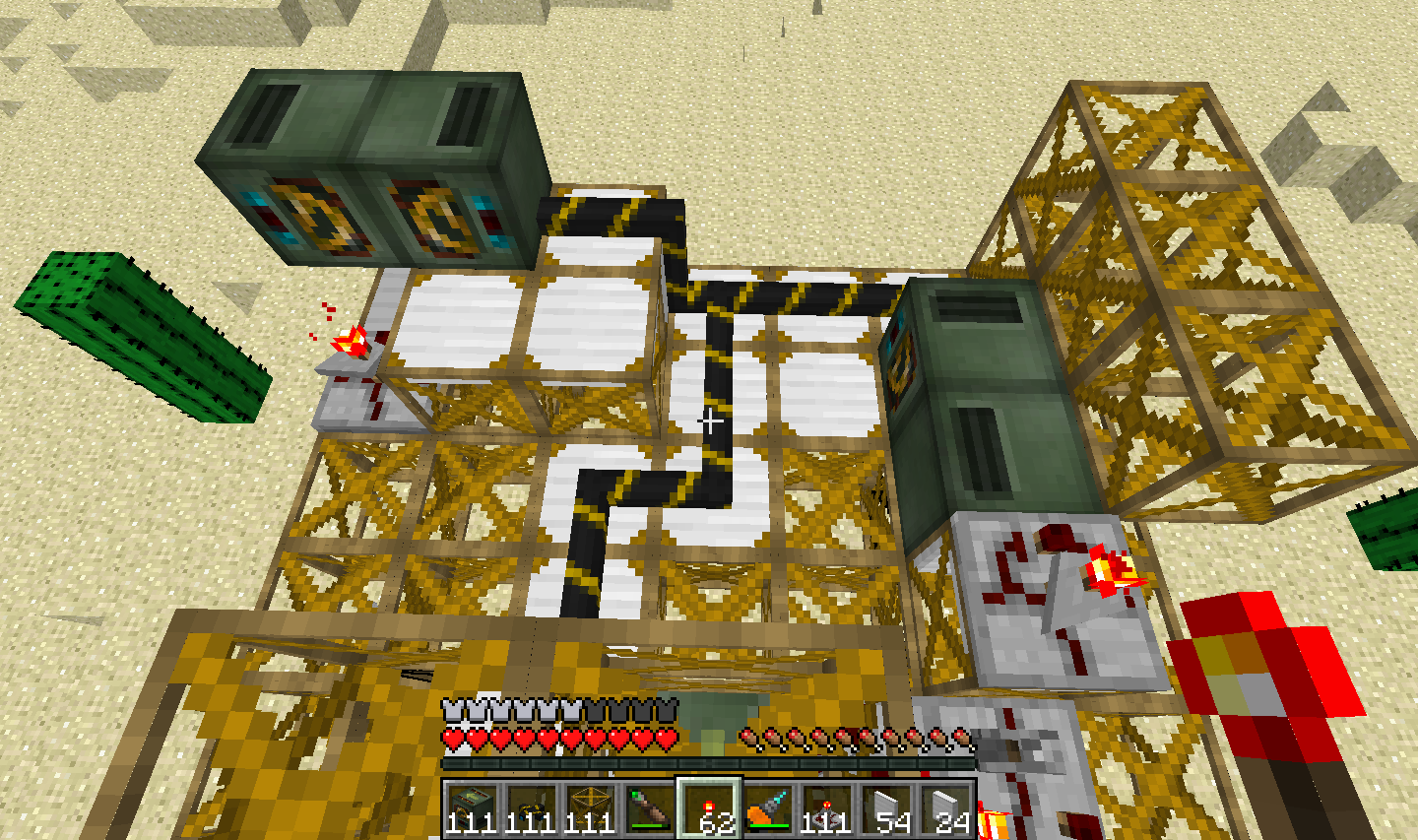
Task: Select the white panel stack of 54
Action: [885, 809]
